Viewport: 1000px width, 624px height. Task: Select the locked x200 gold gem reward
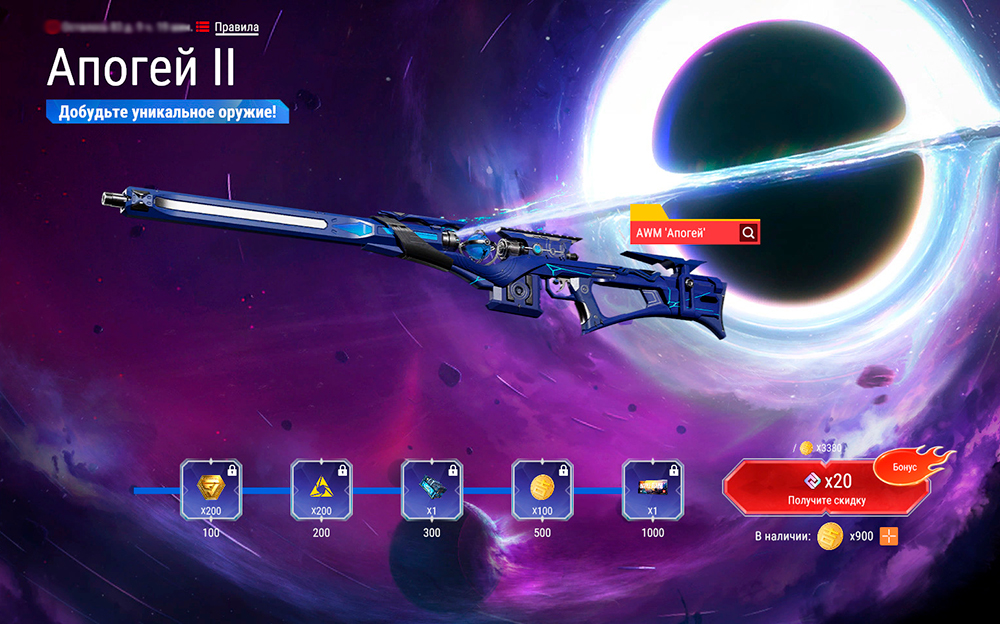(x=211, y=490)
